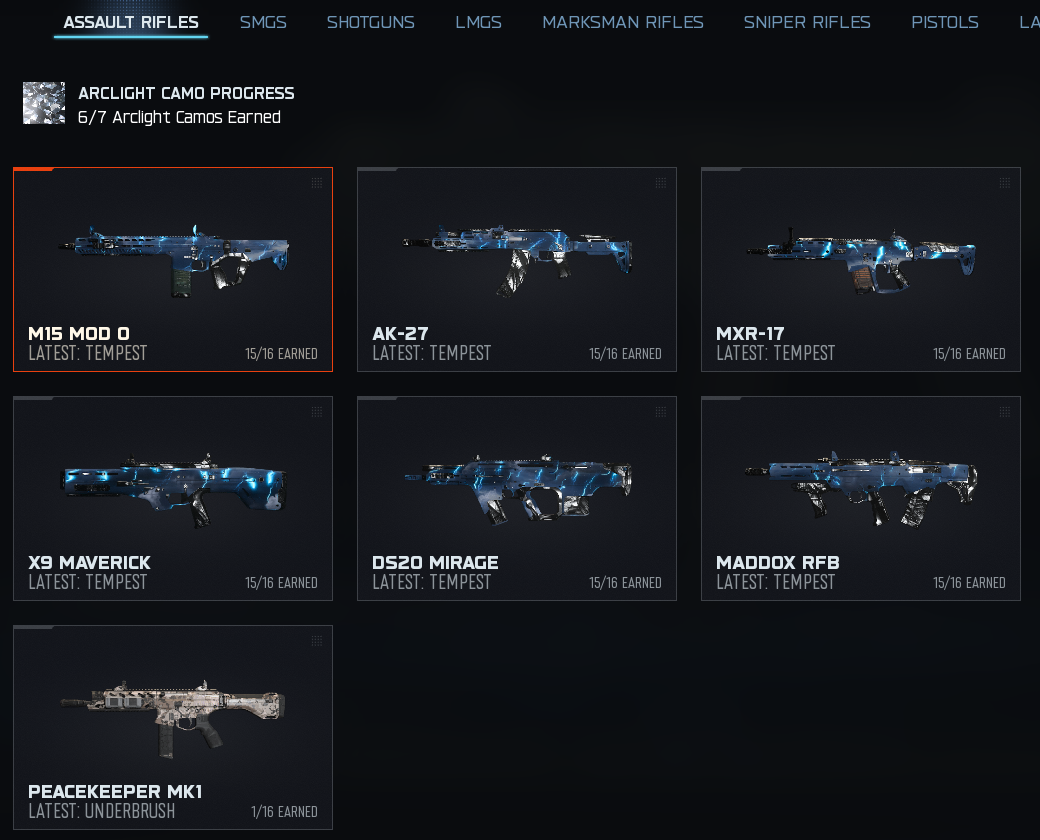Switch to the SMGs tab
The height and width of the screenshot is (840, 1040).
tap(263, 22)
